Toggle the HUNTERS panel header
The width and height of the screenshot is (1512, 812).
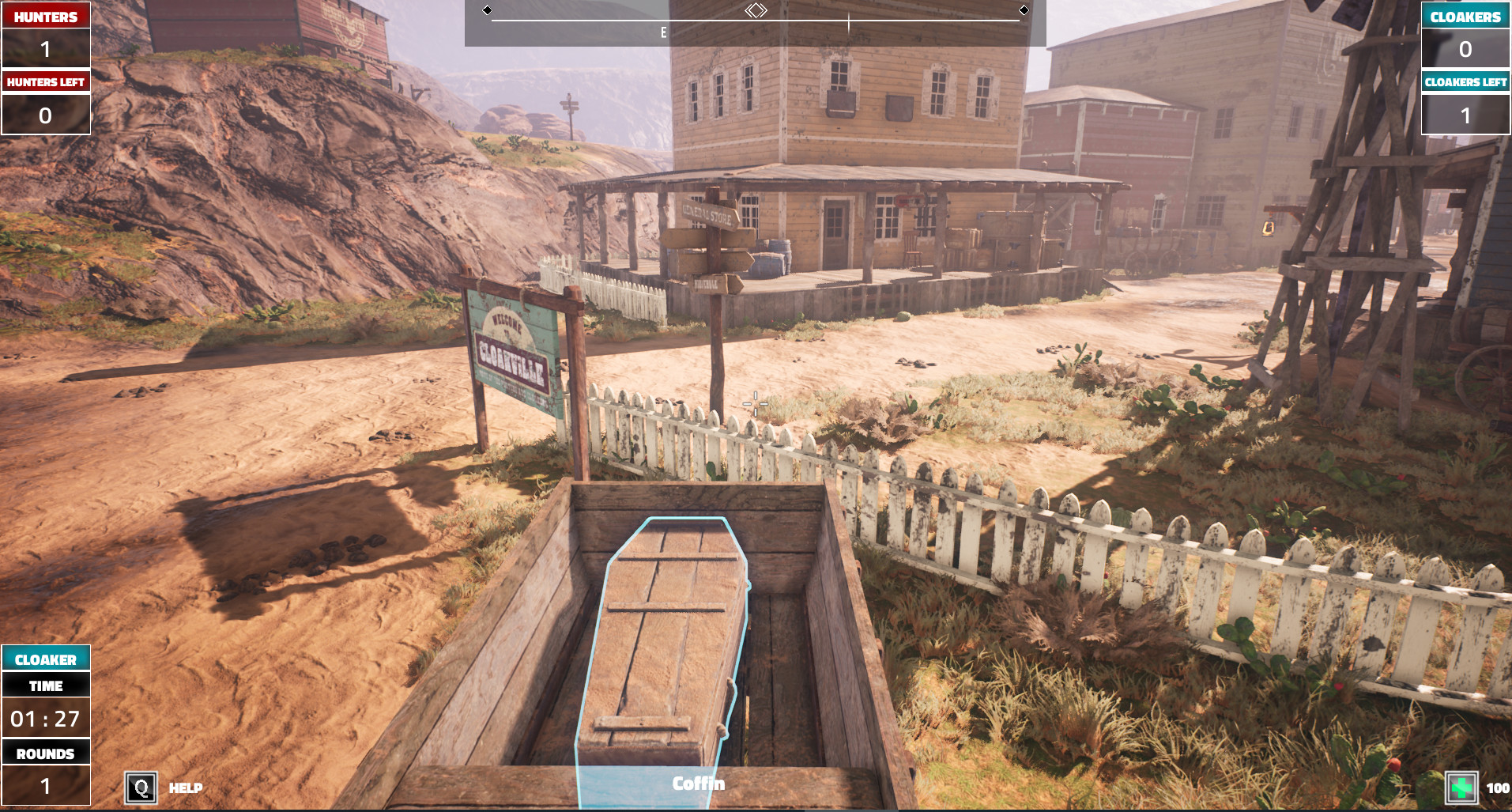45,15
